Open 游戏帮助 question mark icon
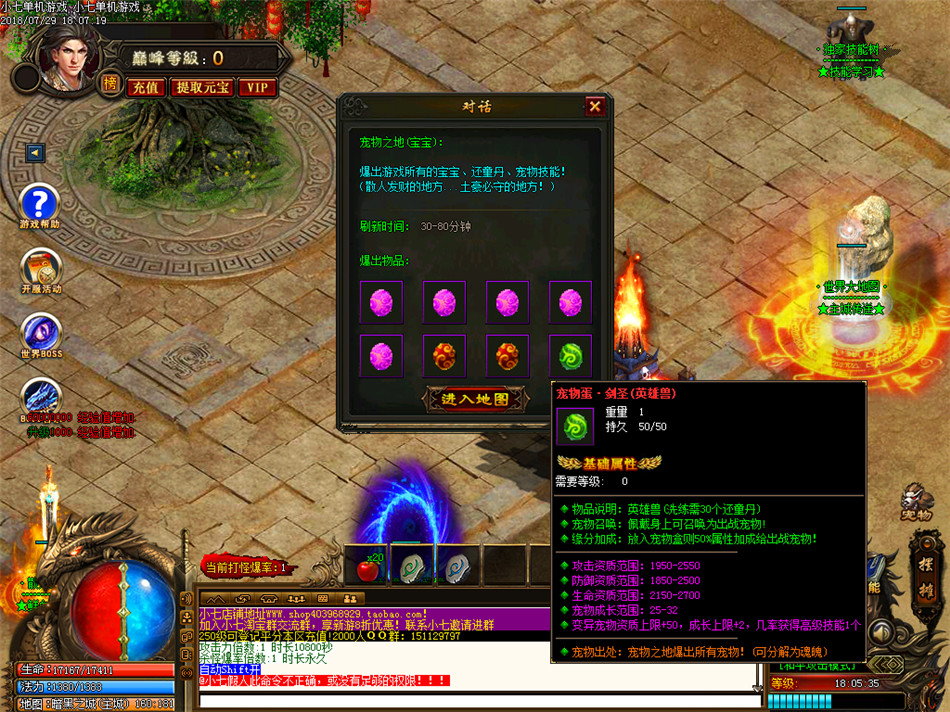This screenshot has width=950, height=712. tap(40, 204)
